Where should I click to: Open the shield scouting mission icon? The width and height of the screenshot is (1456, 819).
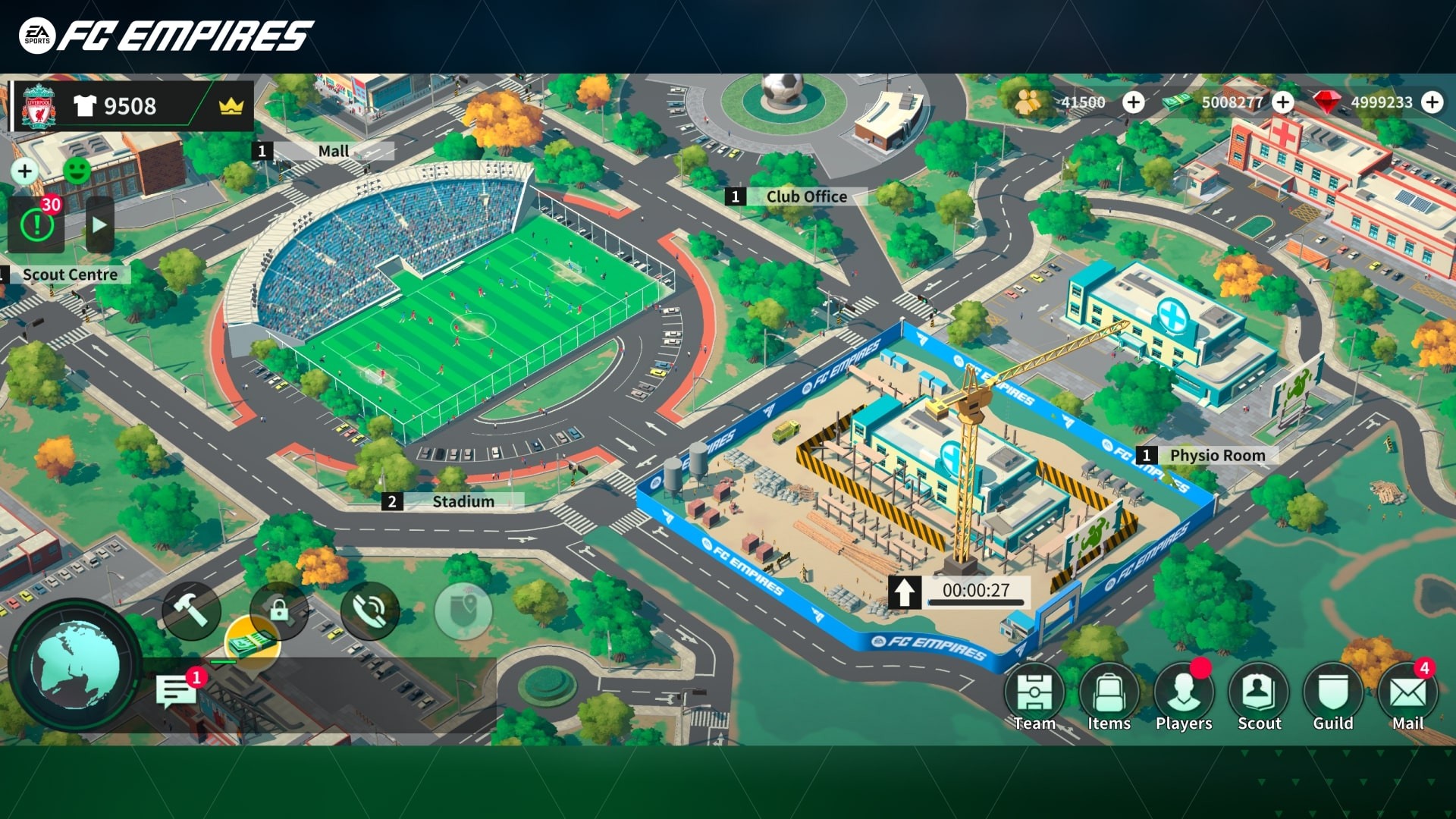coord(463,612)
